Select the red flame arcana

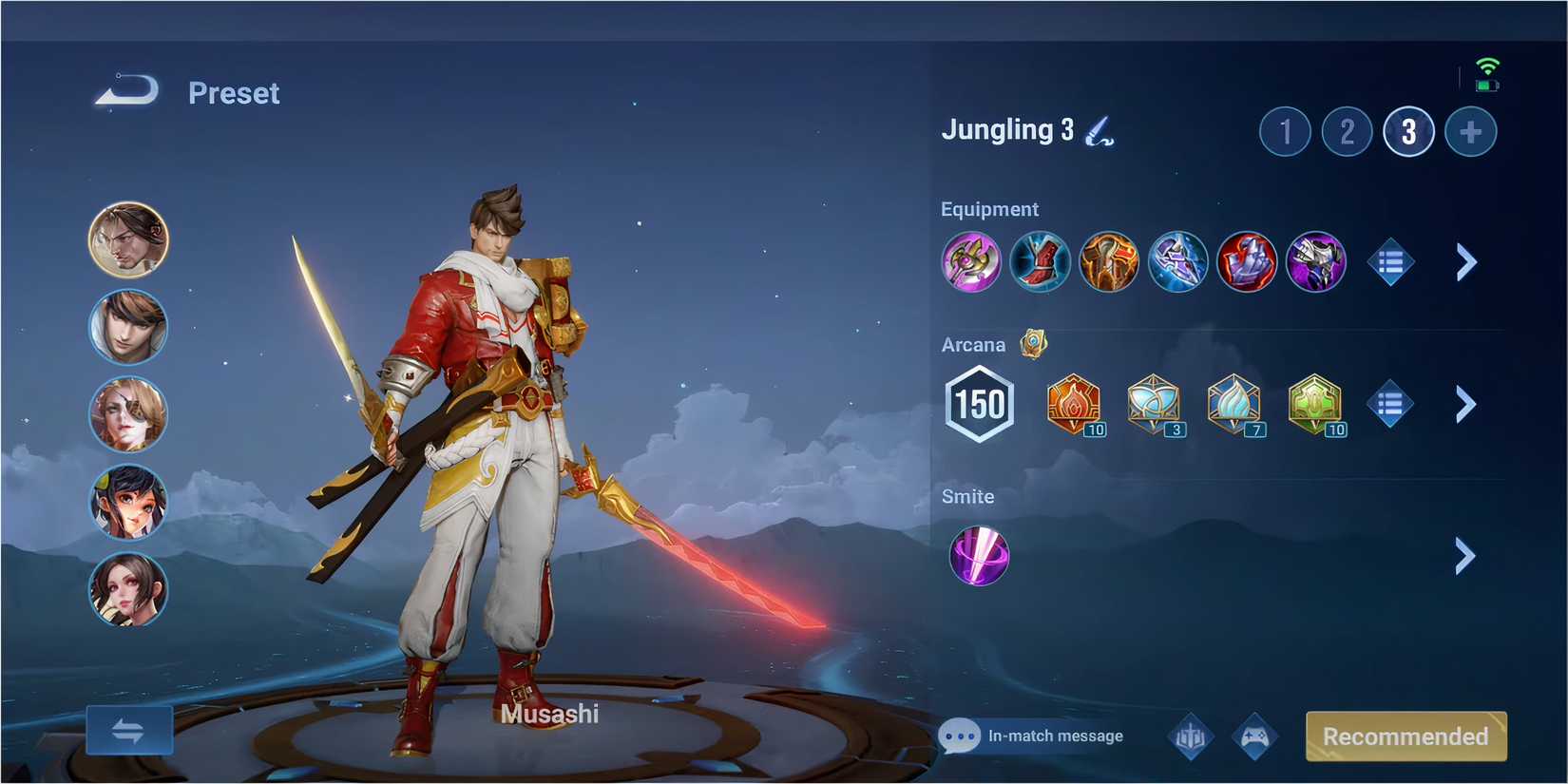pos(1074,403)
